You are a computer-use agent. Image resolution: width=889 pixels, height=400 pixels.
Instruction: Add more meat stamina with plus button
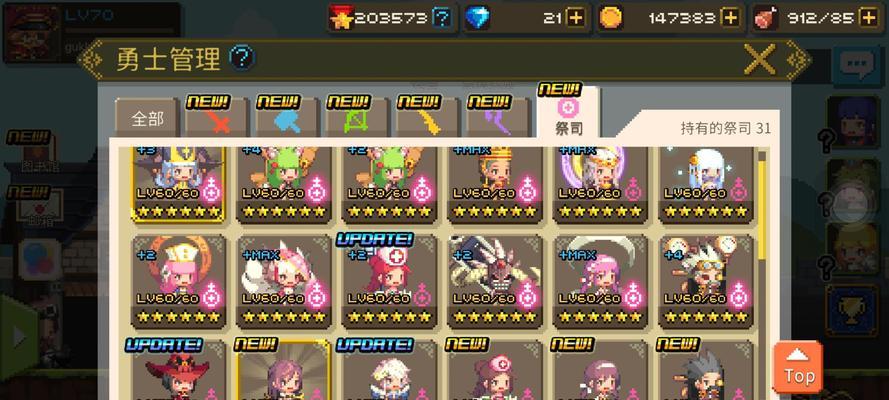(x=868, y=17)
